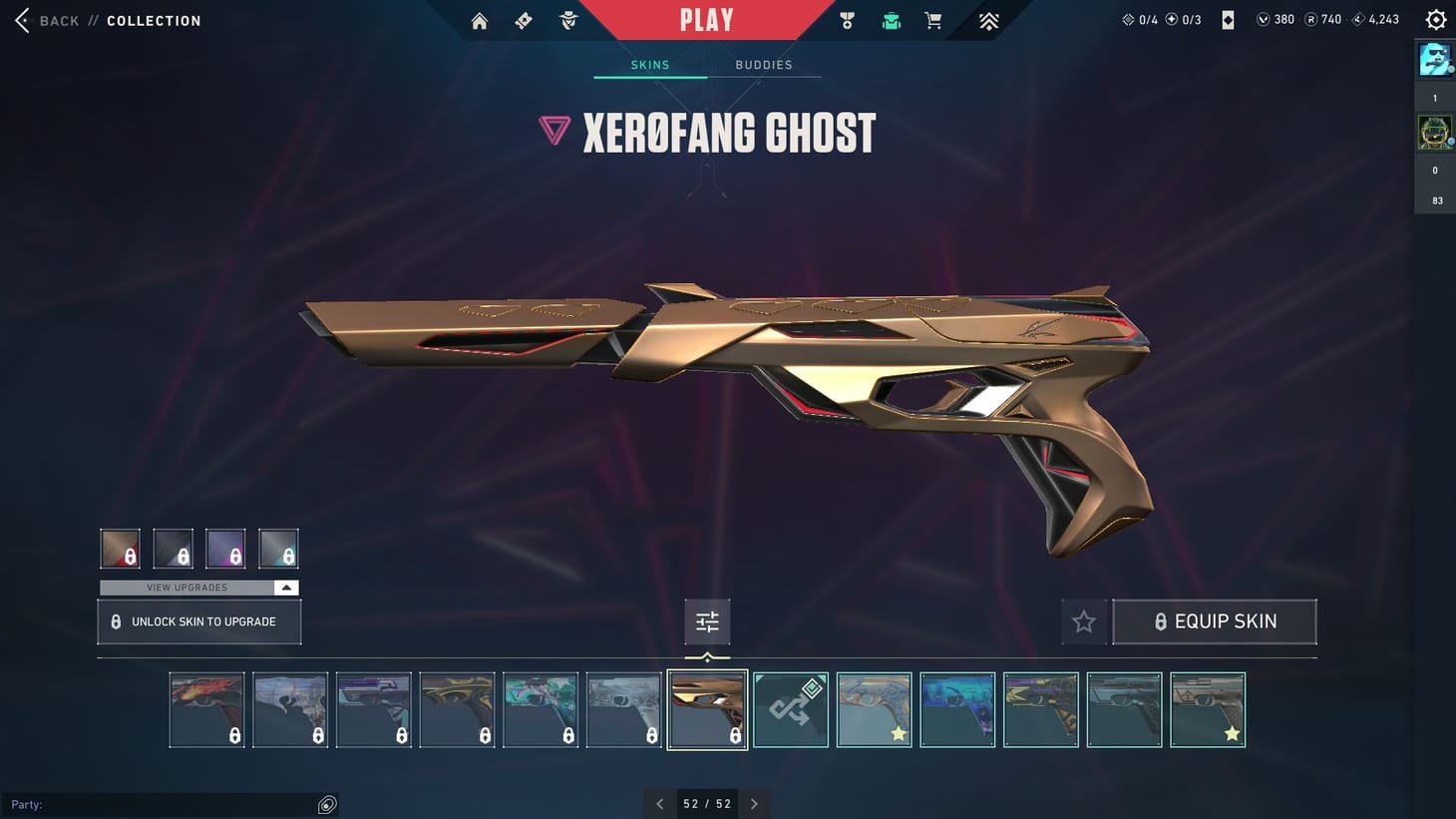Screen dimensions: 1456x819
Task: Advance to the next page with the right arrow
Action: pyautogui.click(x=755, y=803)
